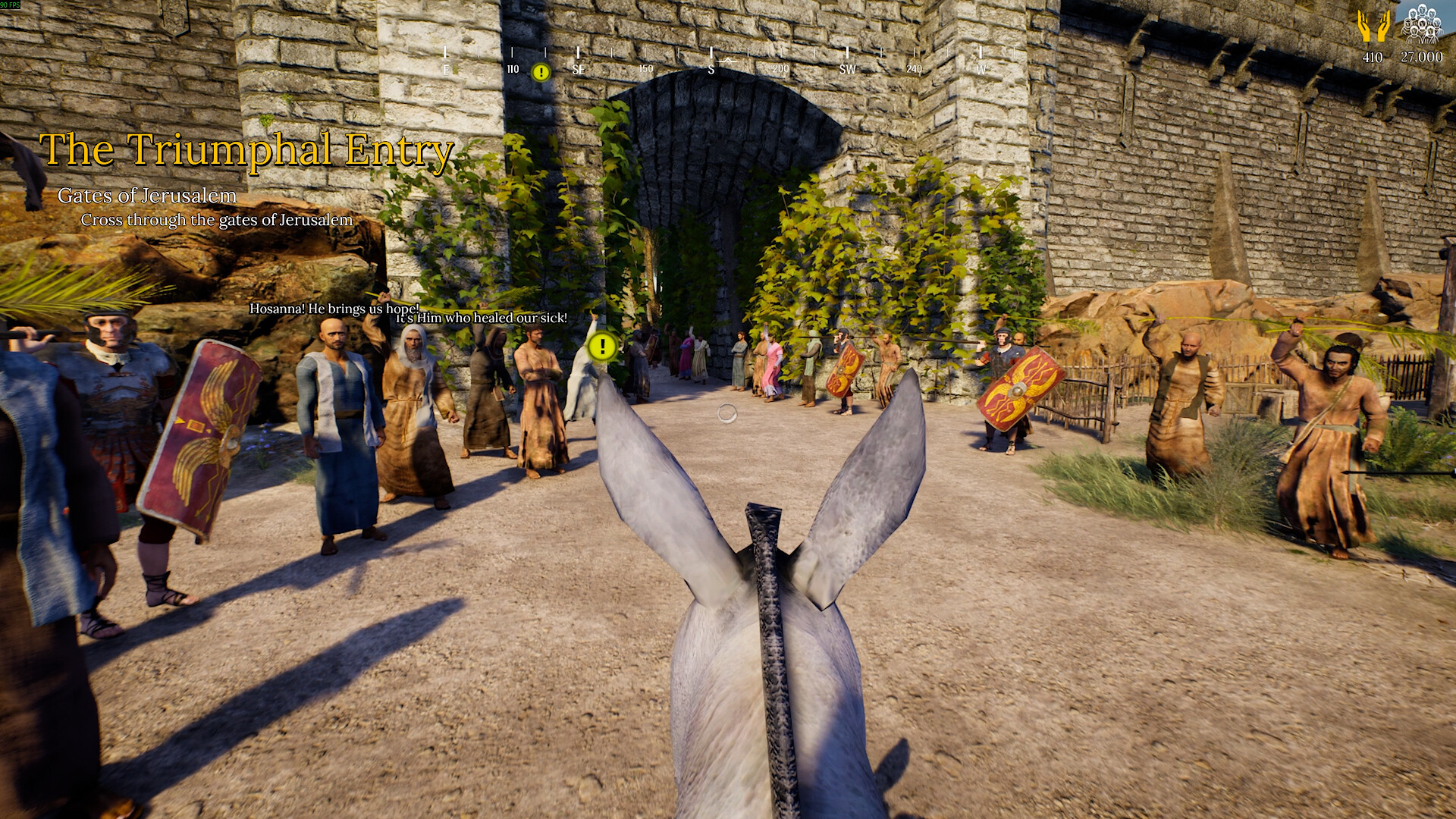Select the Gates of Jerusalem objective heading
Image resolution: width=1456 pixels, height=819 pixels.
[x=147, y=196]
